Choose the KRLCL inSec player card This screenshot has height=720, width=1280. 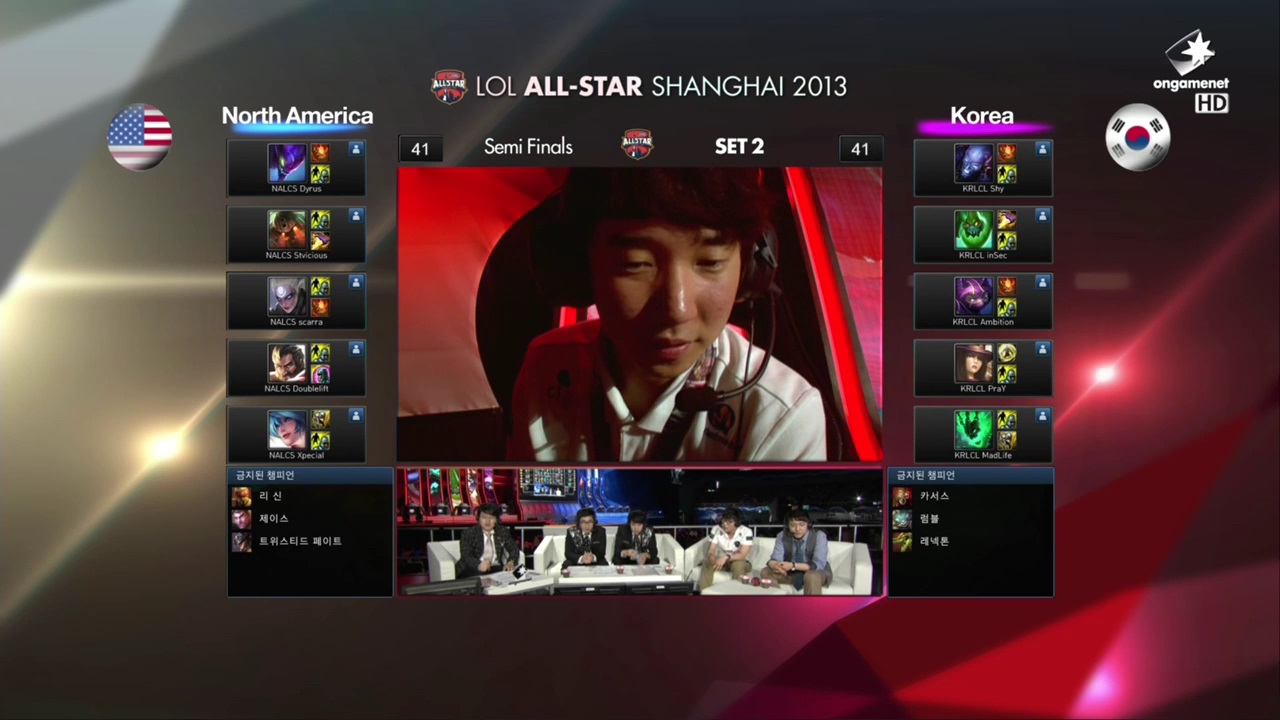[983, 235]
